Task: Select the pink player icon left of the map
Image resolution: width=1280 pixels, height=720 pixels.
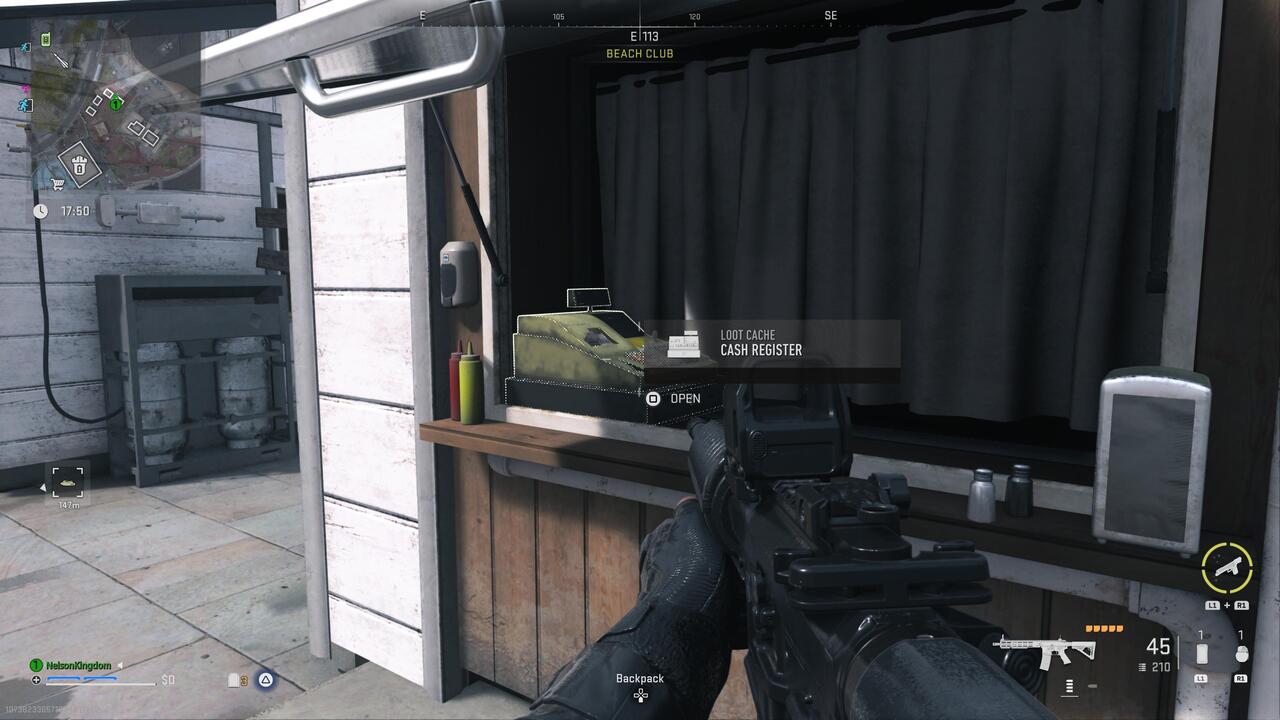Action: point(25,89)
